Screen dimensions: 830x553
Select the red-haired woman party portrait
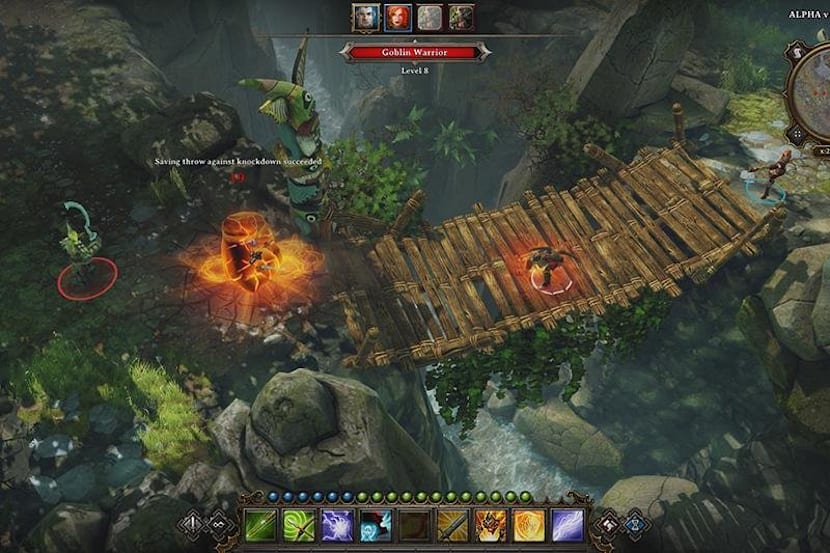(x=397, y=17)
